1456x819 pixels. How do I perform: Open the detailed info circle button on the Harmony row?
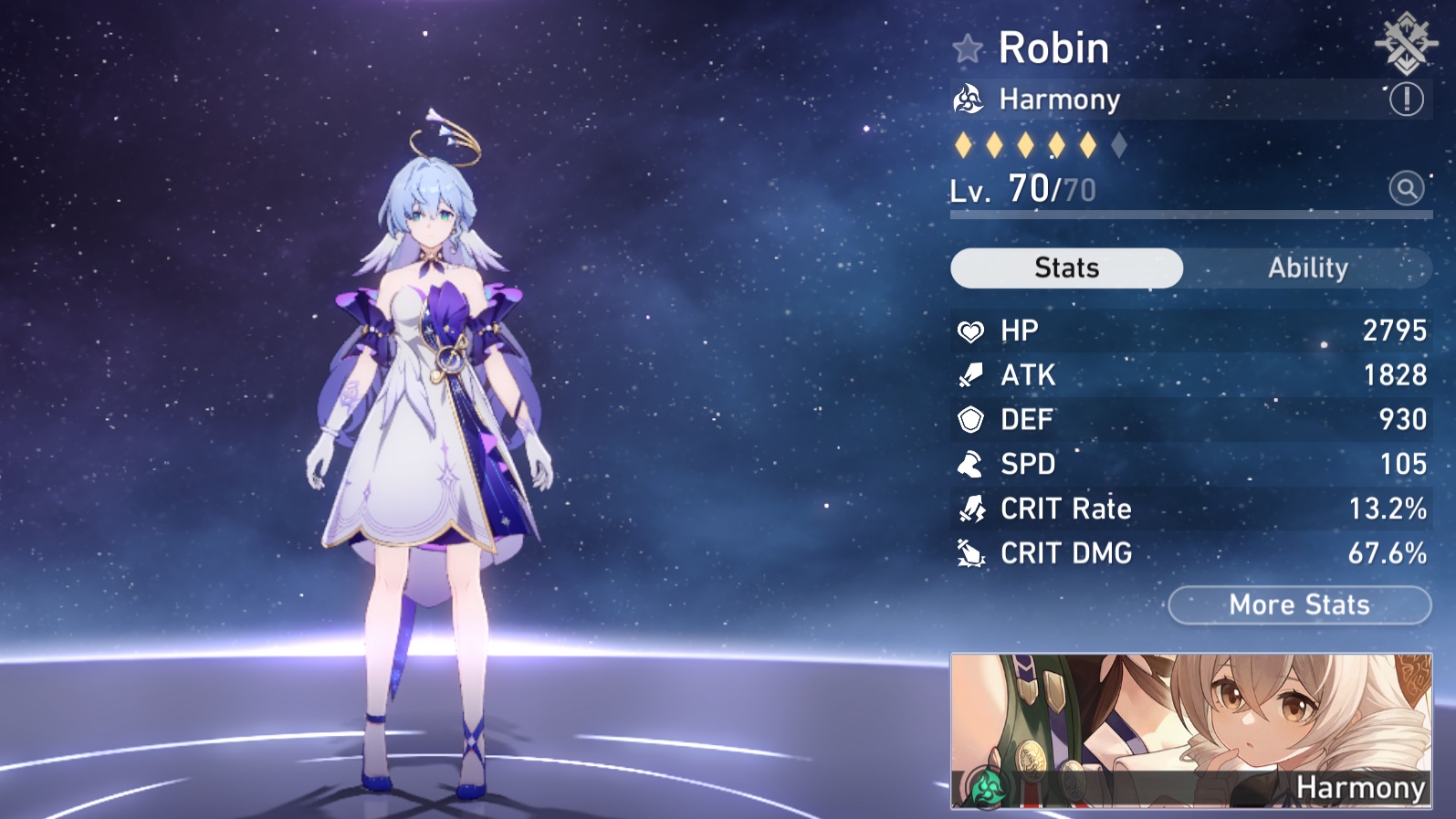[1407, 100]
